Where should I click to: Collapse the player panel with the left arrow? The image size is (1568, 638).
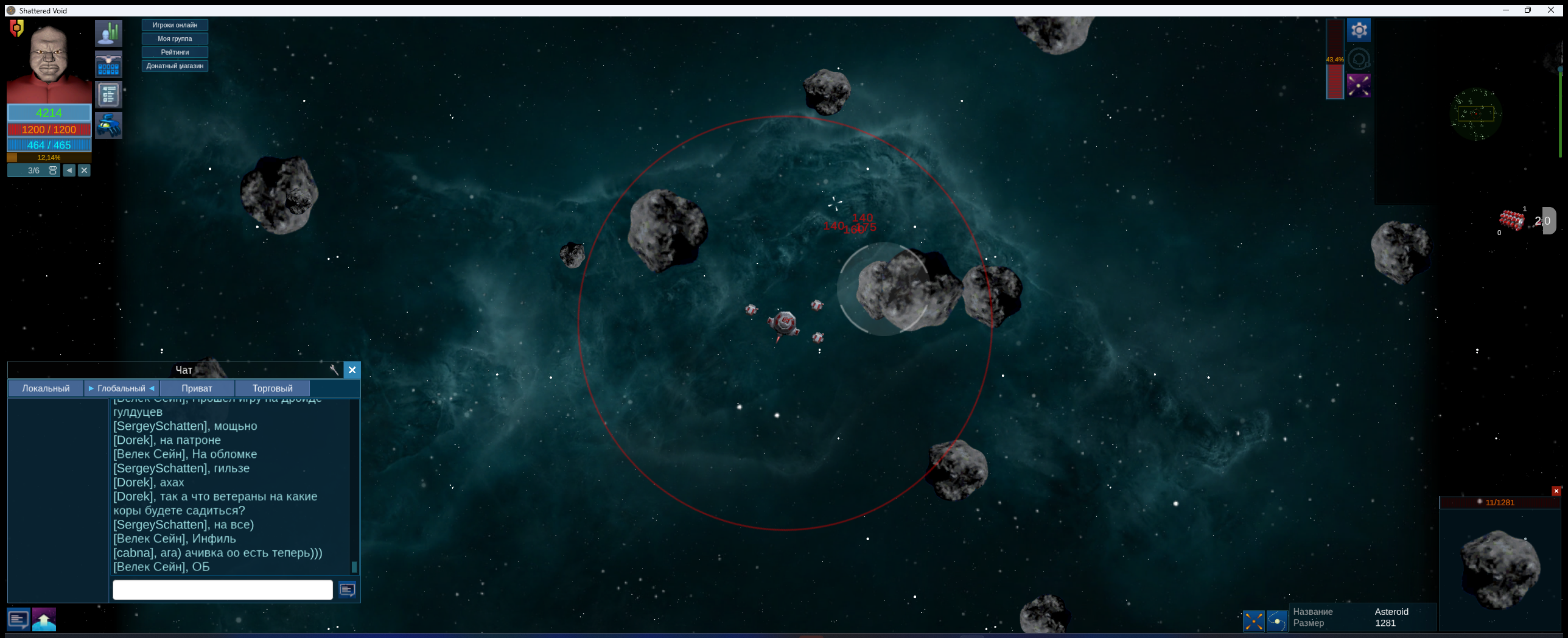coord(69,170)
